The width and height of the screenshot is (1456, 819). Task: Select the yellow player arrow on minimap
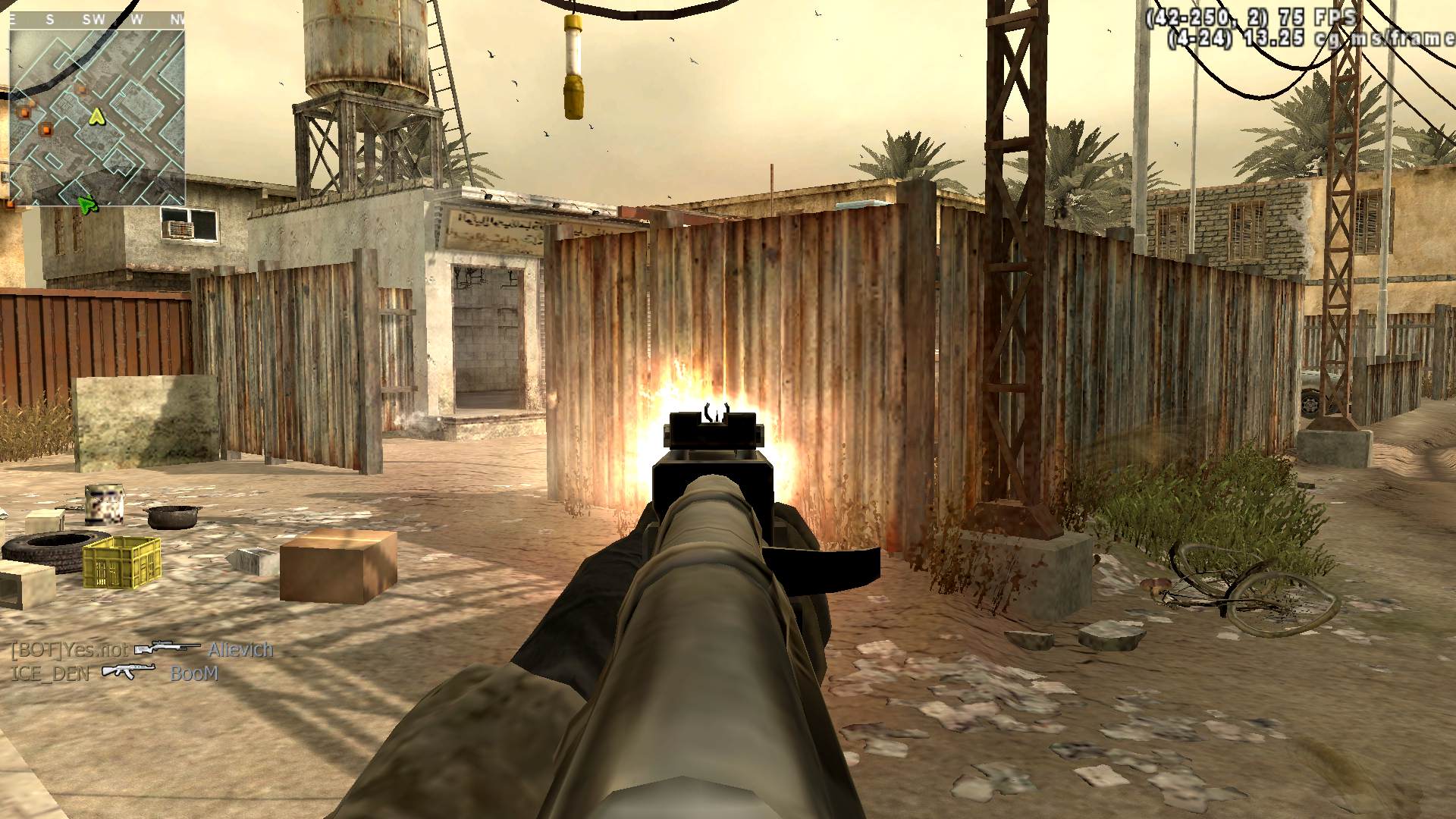pyautogui.click(x=96, y=116)
